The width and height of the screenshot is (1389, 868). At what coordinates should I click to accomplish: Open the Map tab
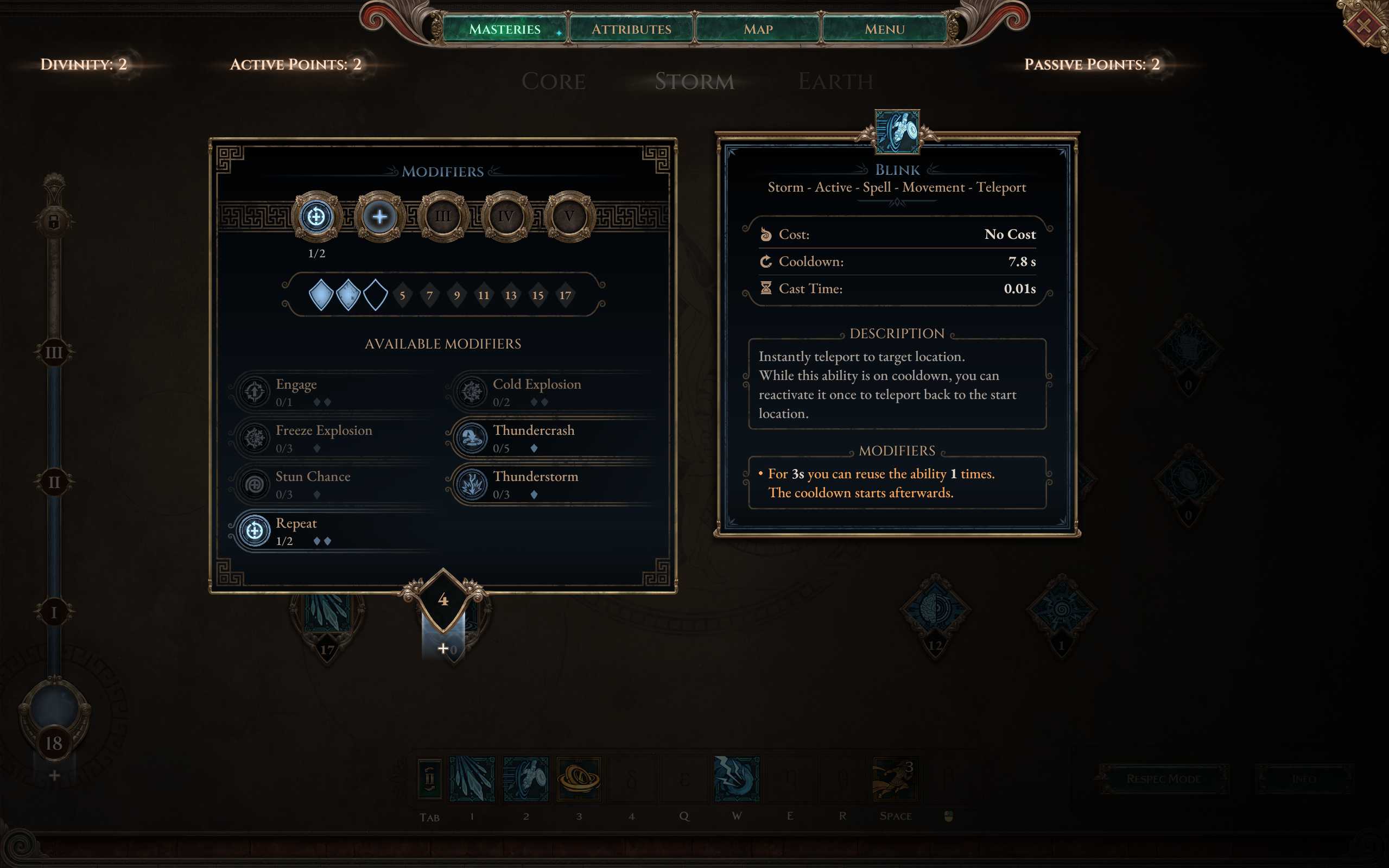click(758, 29)
